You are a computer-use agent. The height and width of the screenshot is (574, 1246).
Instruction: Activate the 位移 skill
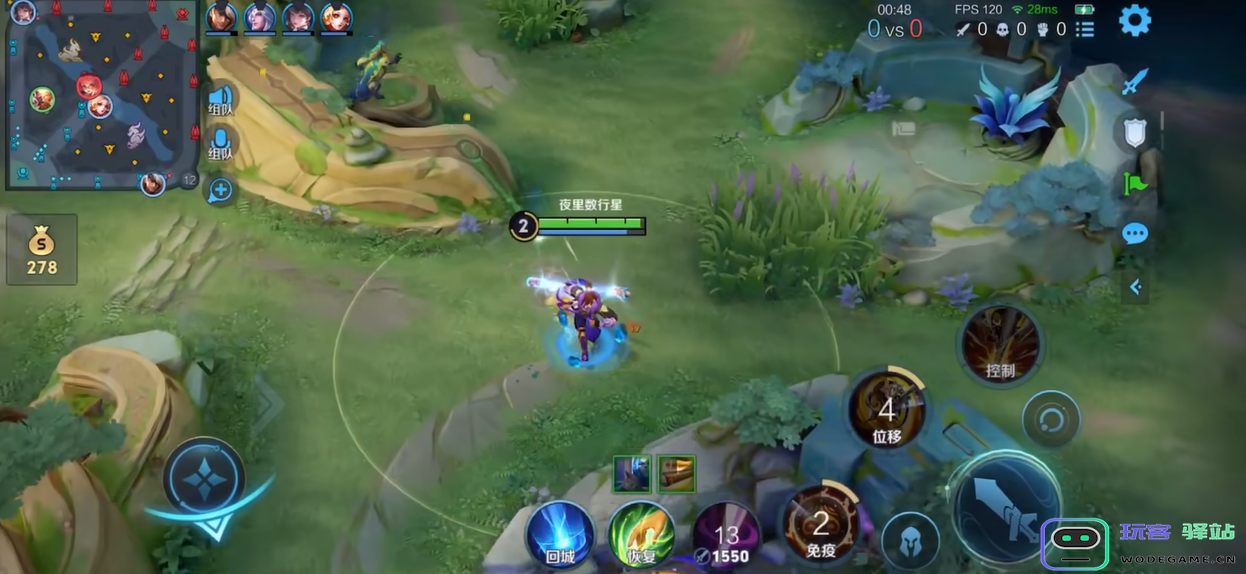(x=886, y=410)
